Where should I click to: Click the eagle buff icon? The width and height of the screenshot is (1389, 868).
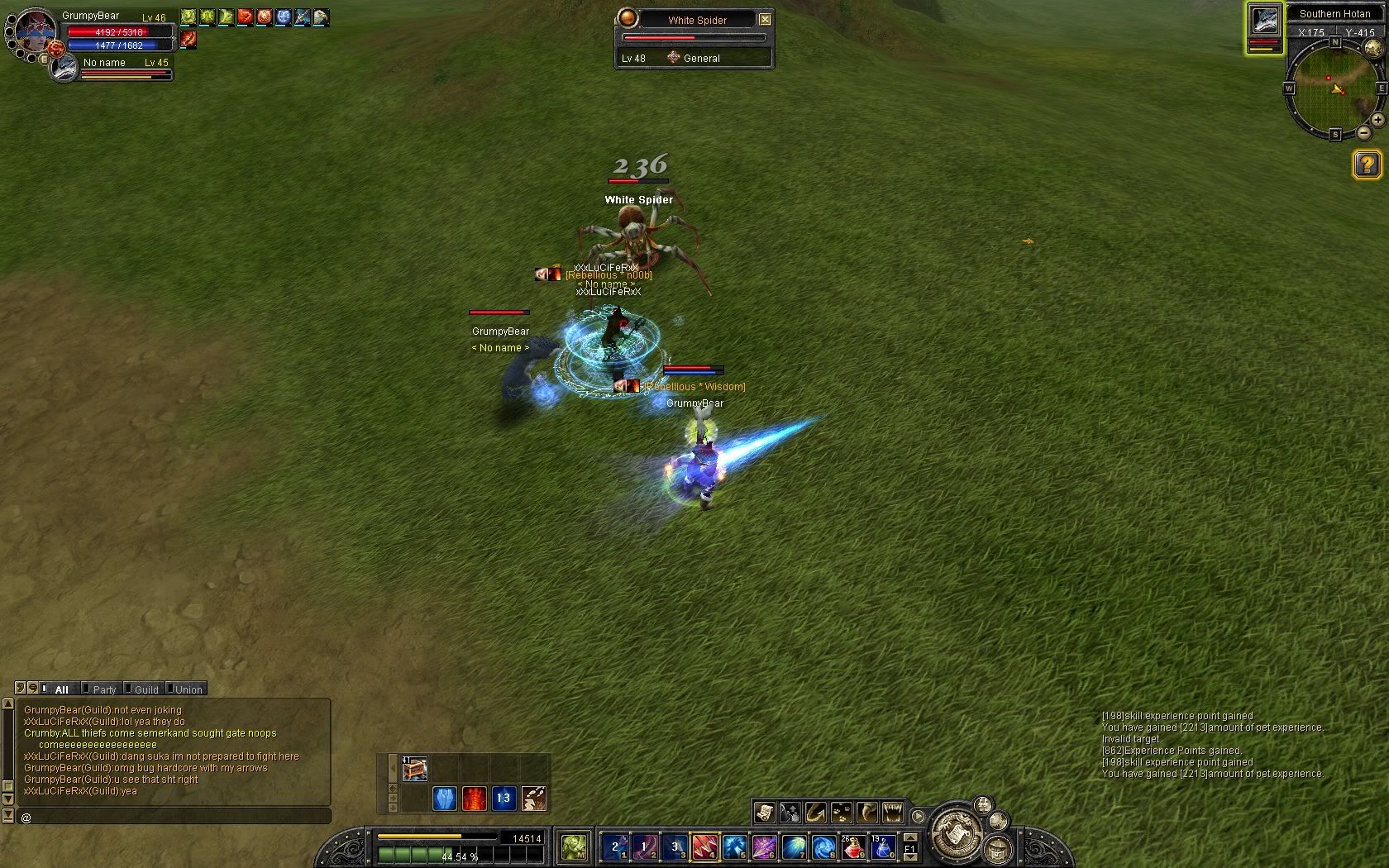pyautogui.click(x=320, y=17)
